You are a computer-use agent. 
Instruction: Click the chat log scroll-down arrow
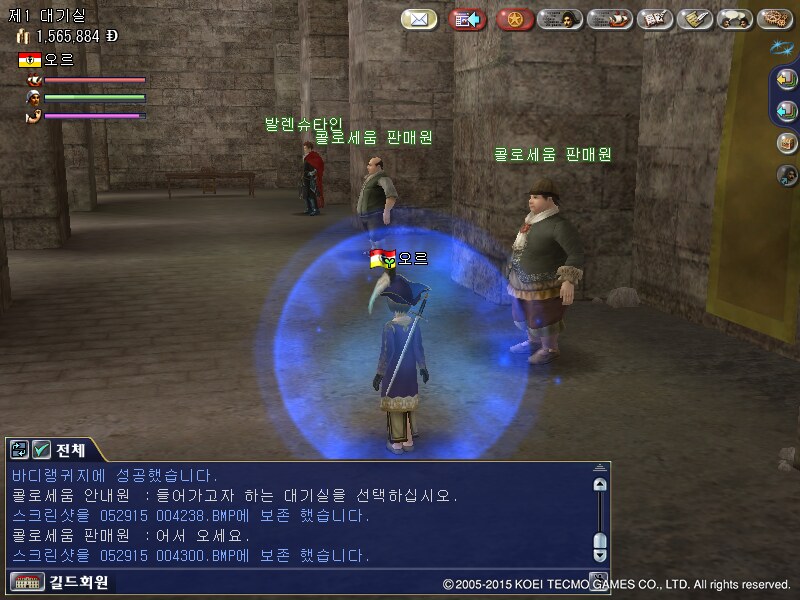[600, 553]
